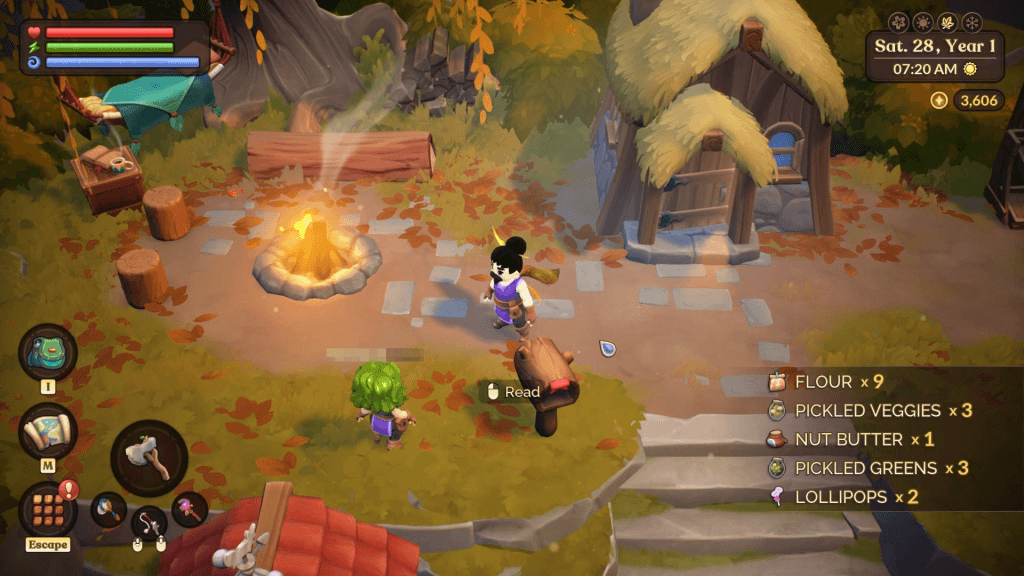Open the world map scroll icon

[x=47, y=431]
